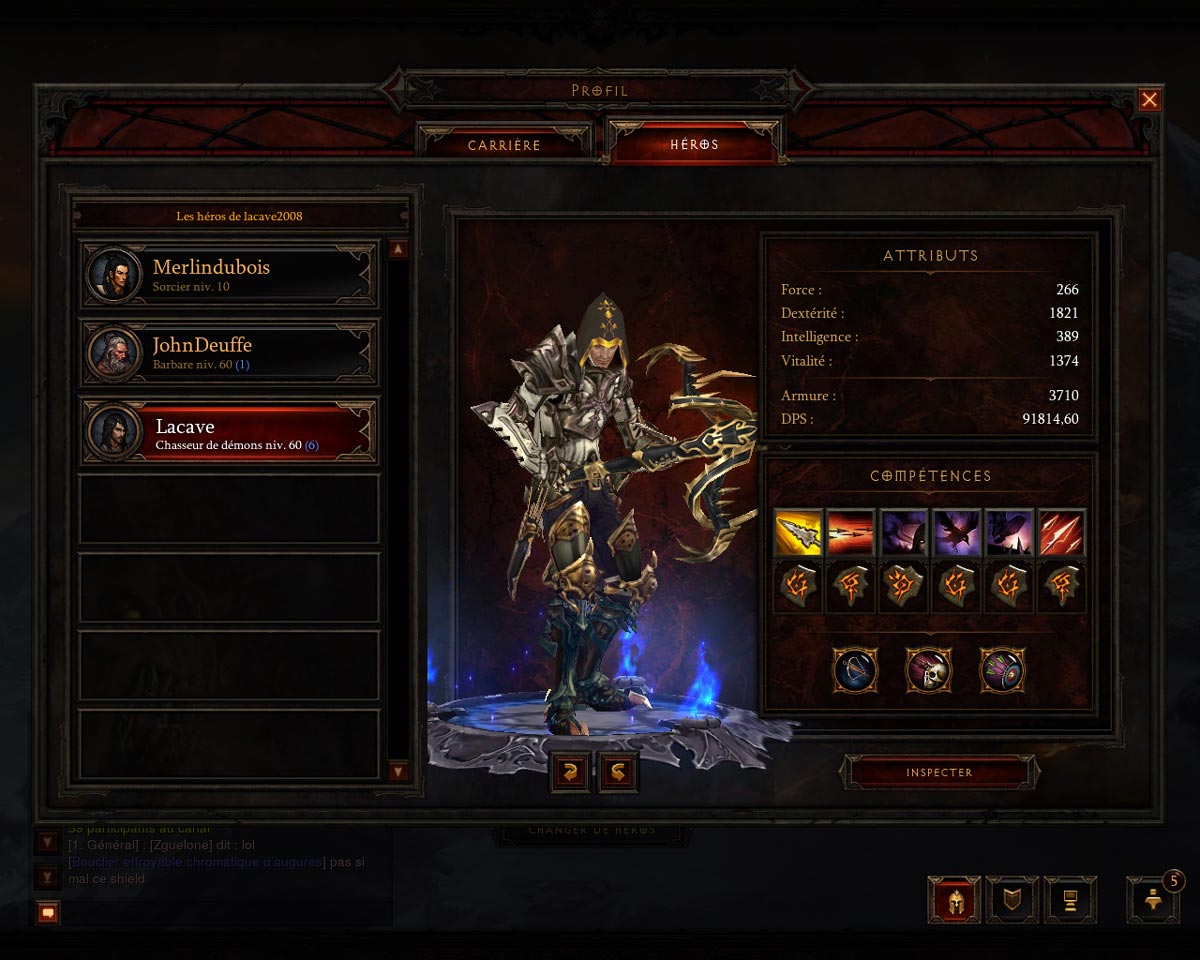The image size is (1200, 960).
Task: Select the yellow arrowhead skill icon
Action: click(798, 532)
